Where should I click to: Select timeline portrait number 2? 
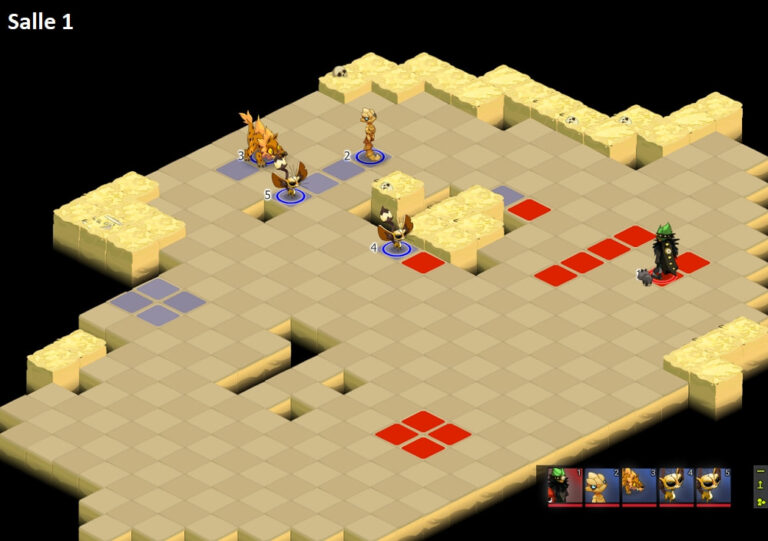602,485
